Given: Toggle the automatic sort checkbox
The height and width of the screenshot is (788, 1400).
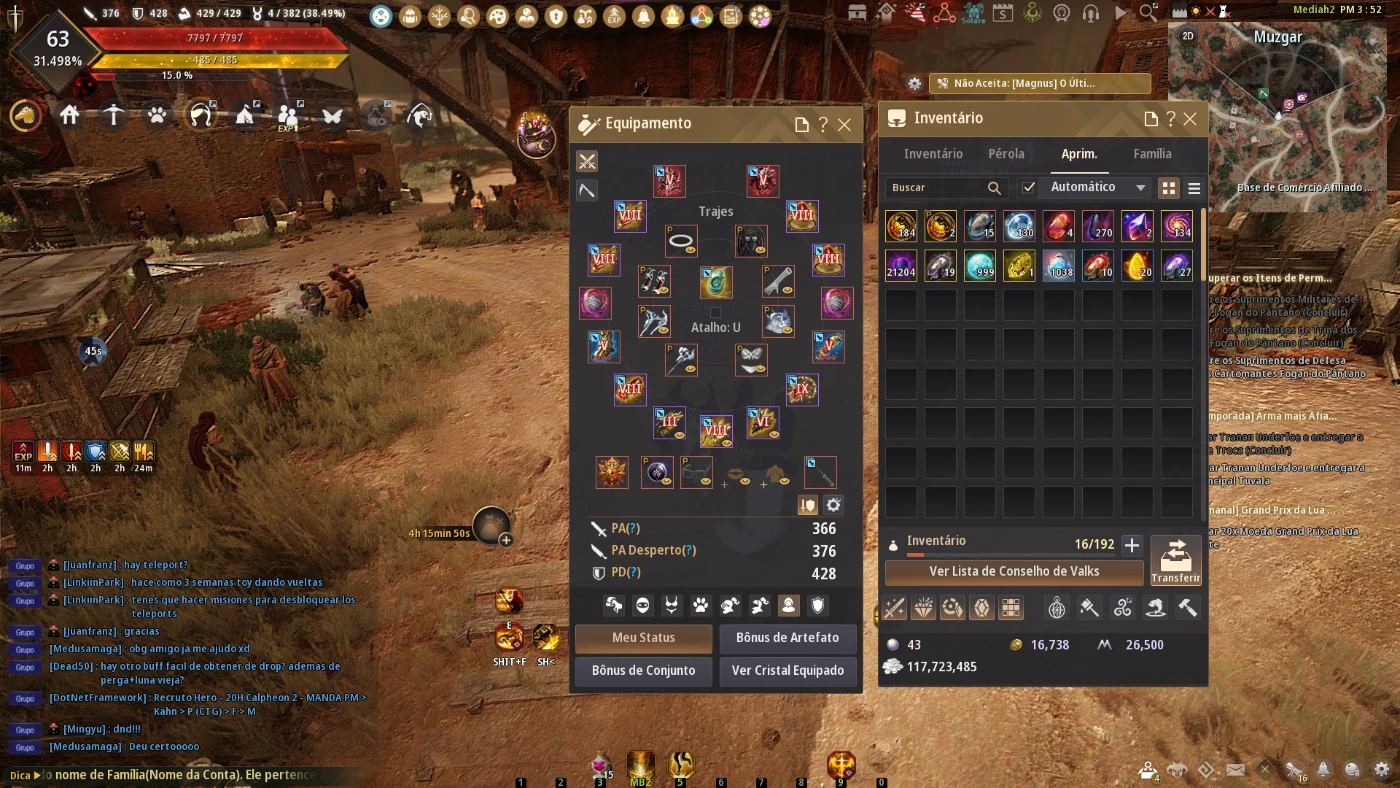Looking at the screenshot, I should [x=1029, y=187].
